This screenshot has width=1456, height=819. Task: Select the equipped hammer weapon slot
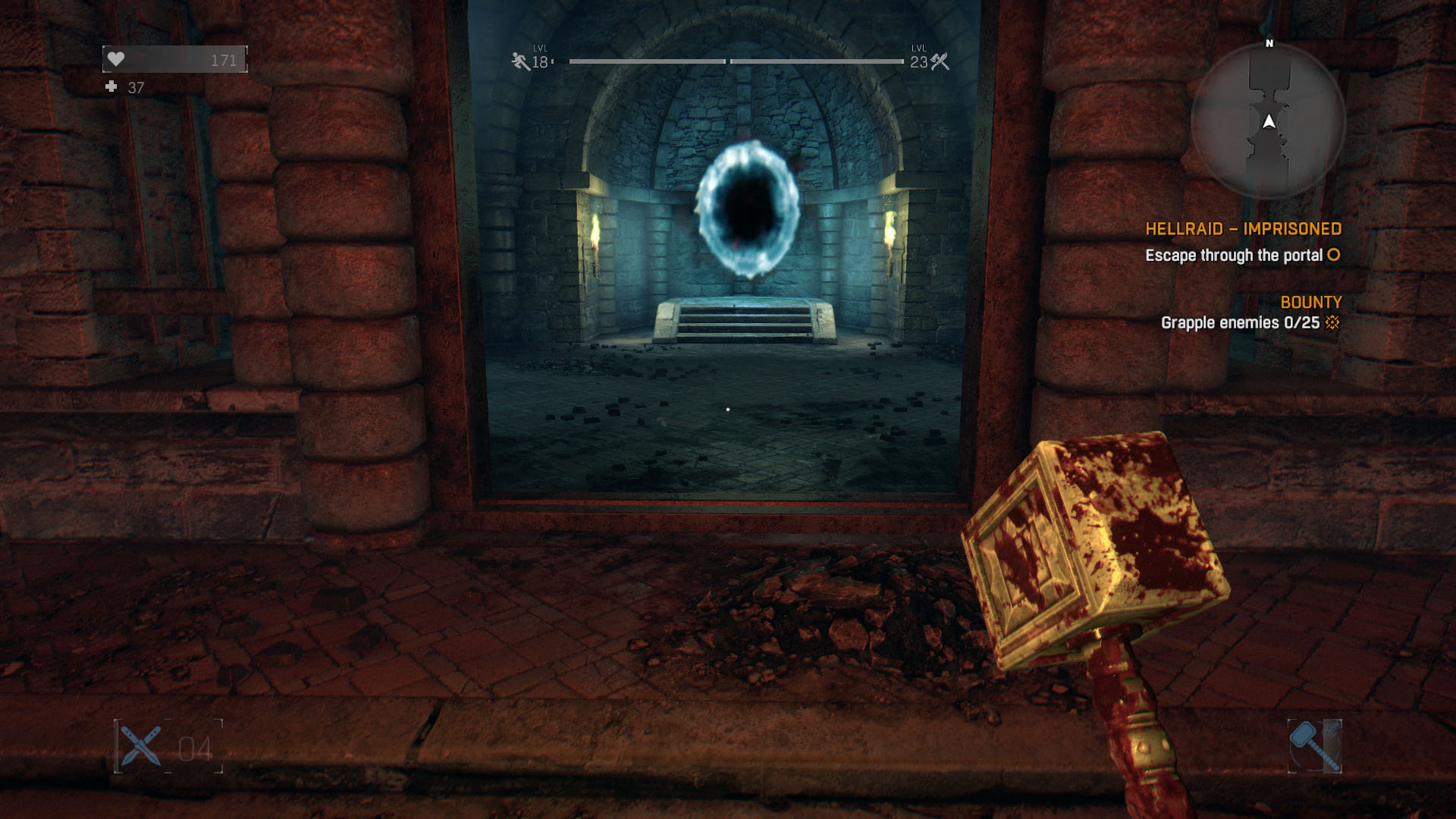(1314, 746)
